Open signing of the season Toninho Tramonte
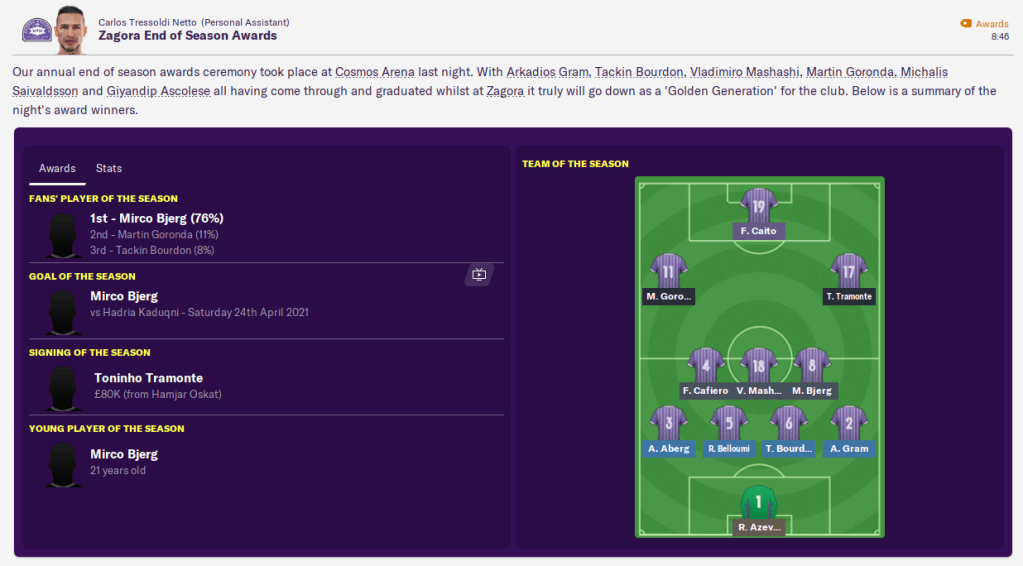 [x=148, y=378]
